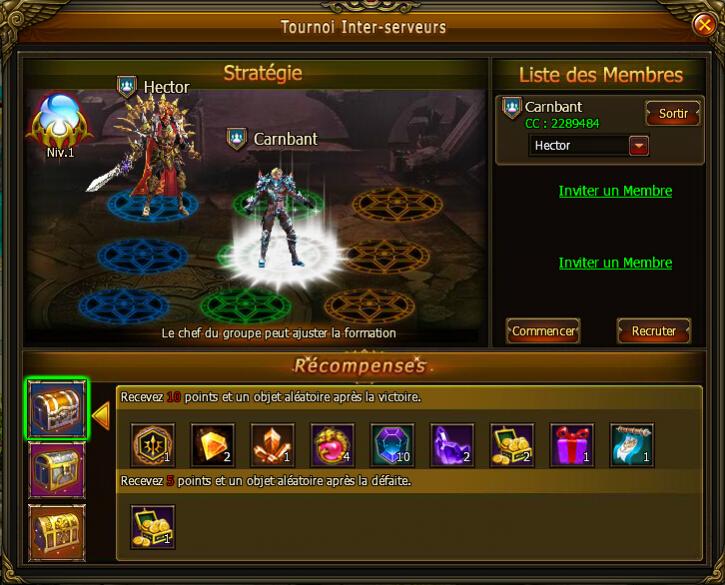Start the tournament with Commencer
Viewport: 725px width, 585px height.
pyautogui.click(x=543, y=331)
